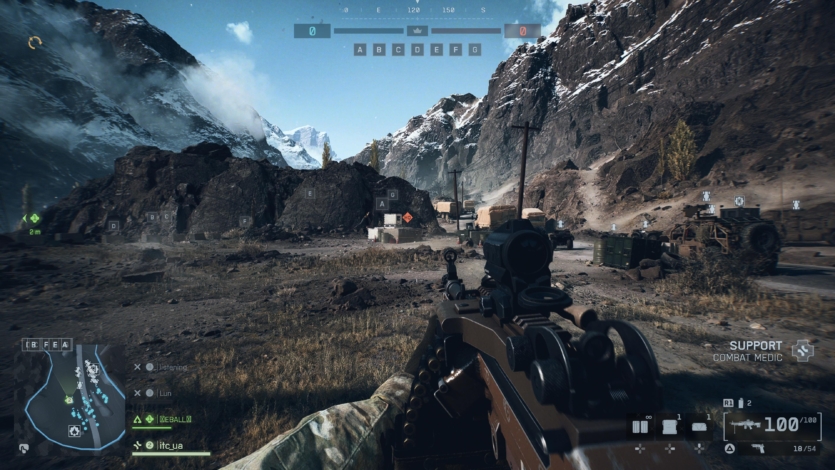Click the spinning loading indicator icon
835x470 pixels.
pyautogui.click(x=35, y=42)
